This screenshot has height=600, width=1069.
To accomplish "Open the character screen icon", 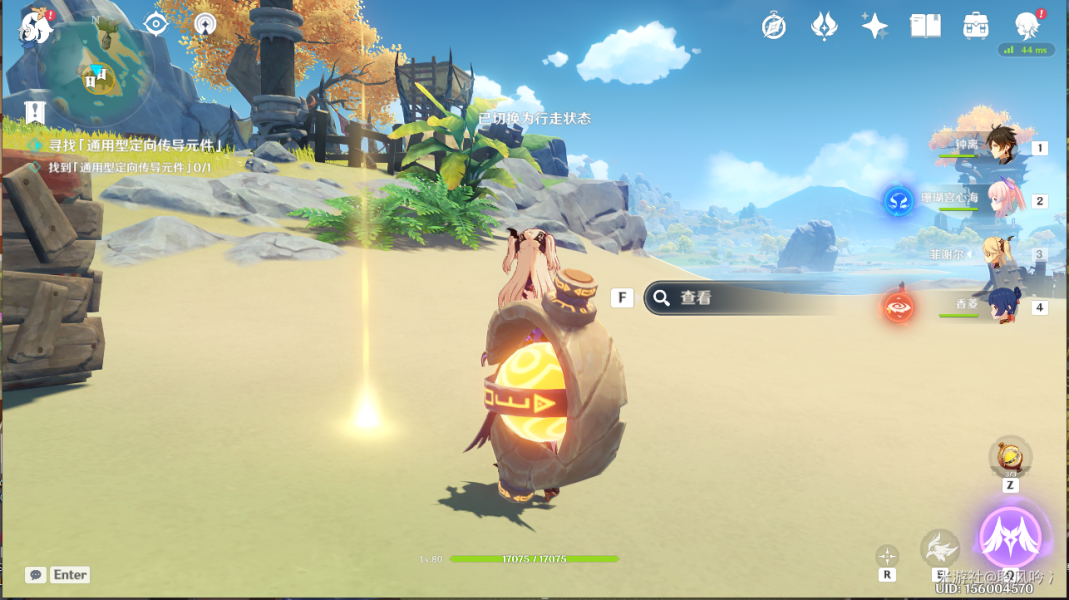I will (x=1026, y=26).
